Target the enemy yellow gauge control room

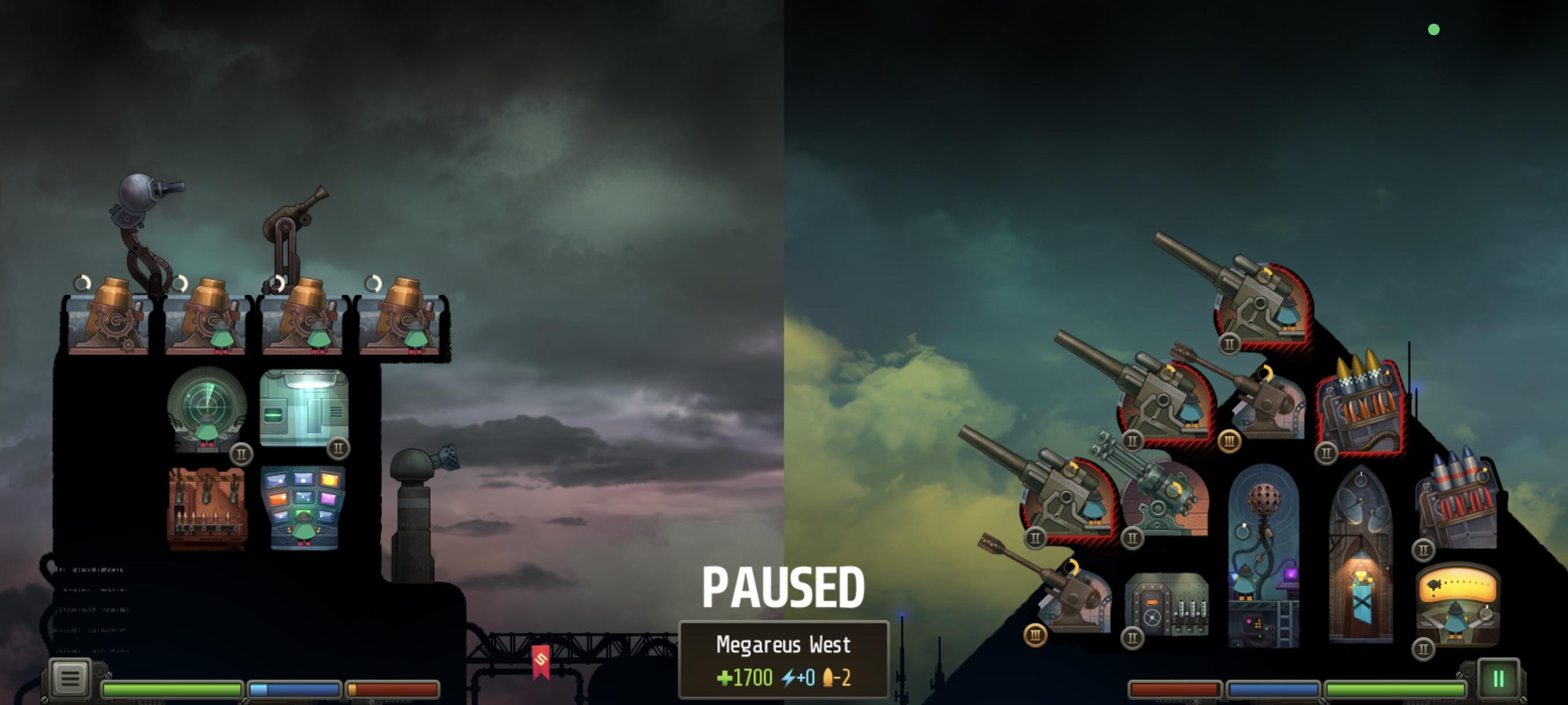(1458, 604)
